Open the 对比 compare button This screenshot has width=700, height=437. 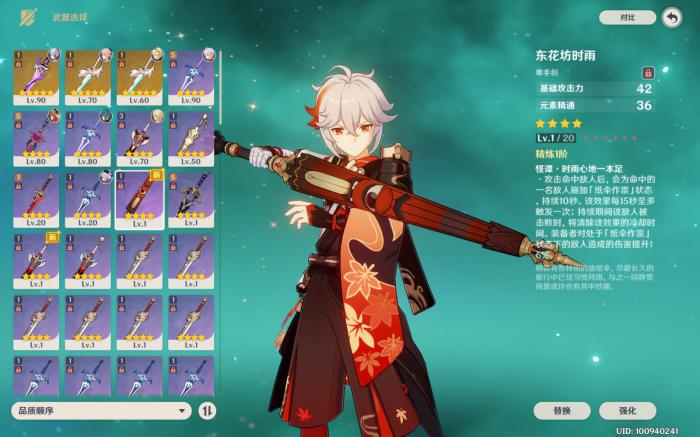coord(627,17)
